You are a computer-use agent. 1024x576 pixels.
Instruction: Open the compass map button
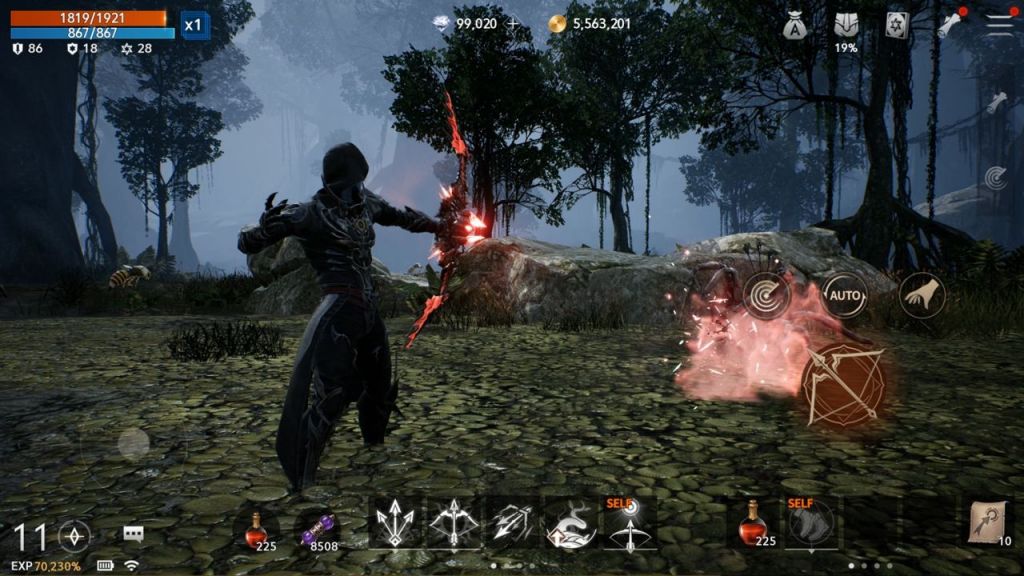(x=75, y=536)
